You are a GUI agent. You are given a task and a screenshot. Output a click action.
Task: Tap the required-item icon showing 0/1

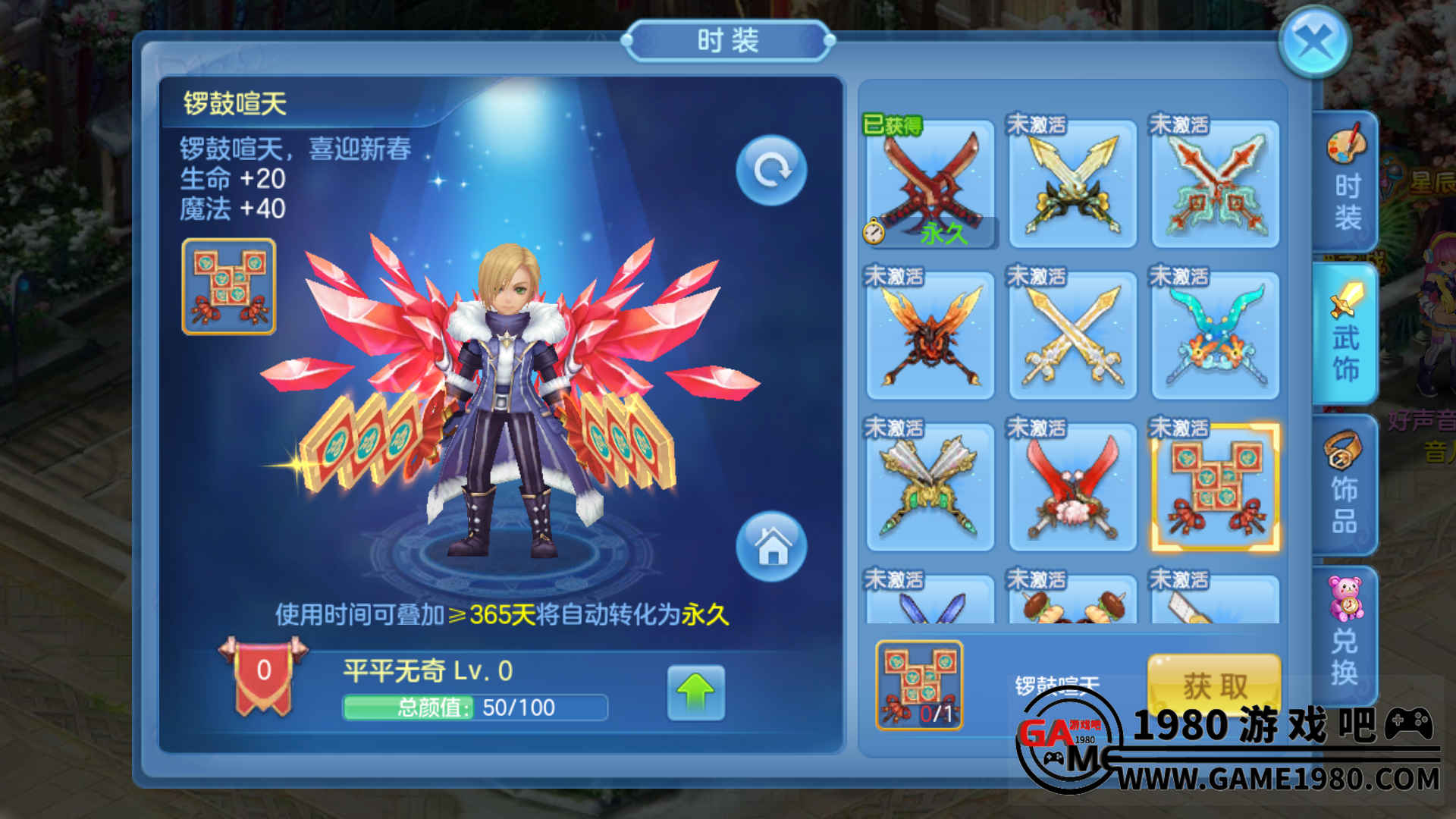[x=919, y=686]
